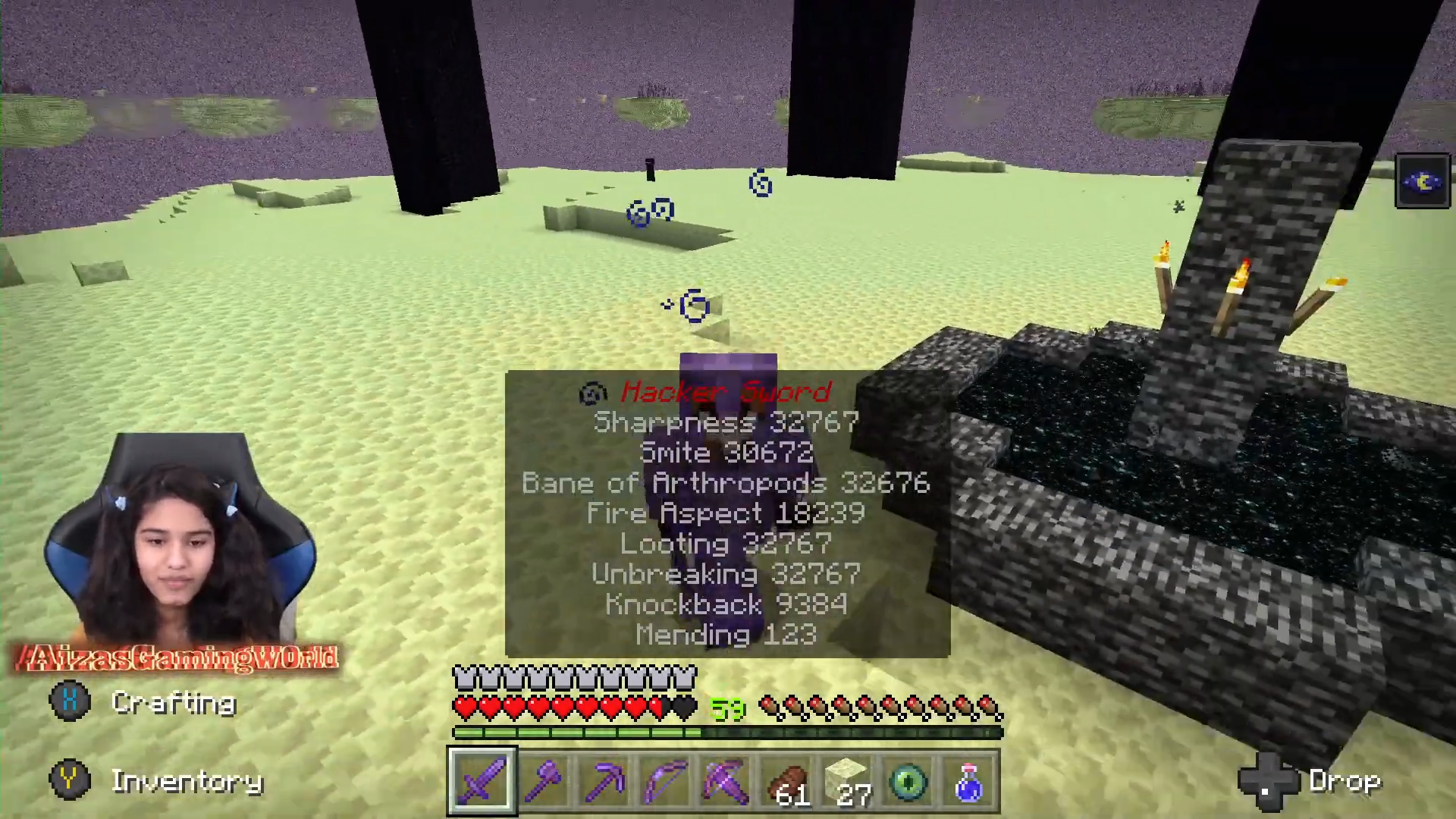Select the enchanted pickaxe hotbar slot
The image size is (1456, 819).
604,781
